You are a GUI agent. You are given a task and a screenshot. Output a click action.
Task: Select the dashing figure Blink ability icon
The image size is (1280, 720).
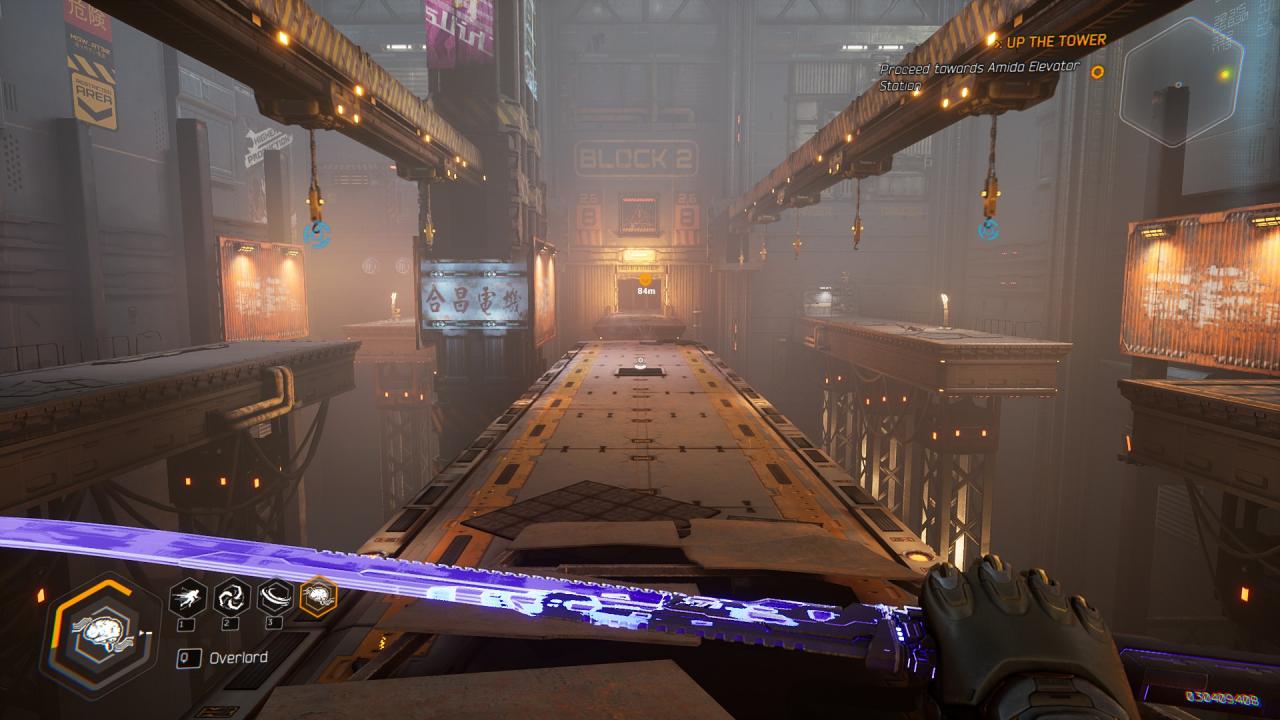(x=188, y=597)
